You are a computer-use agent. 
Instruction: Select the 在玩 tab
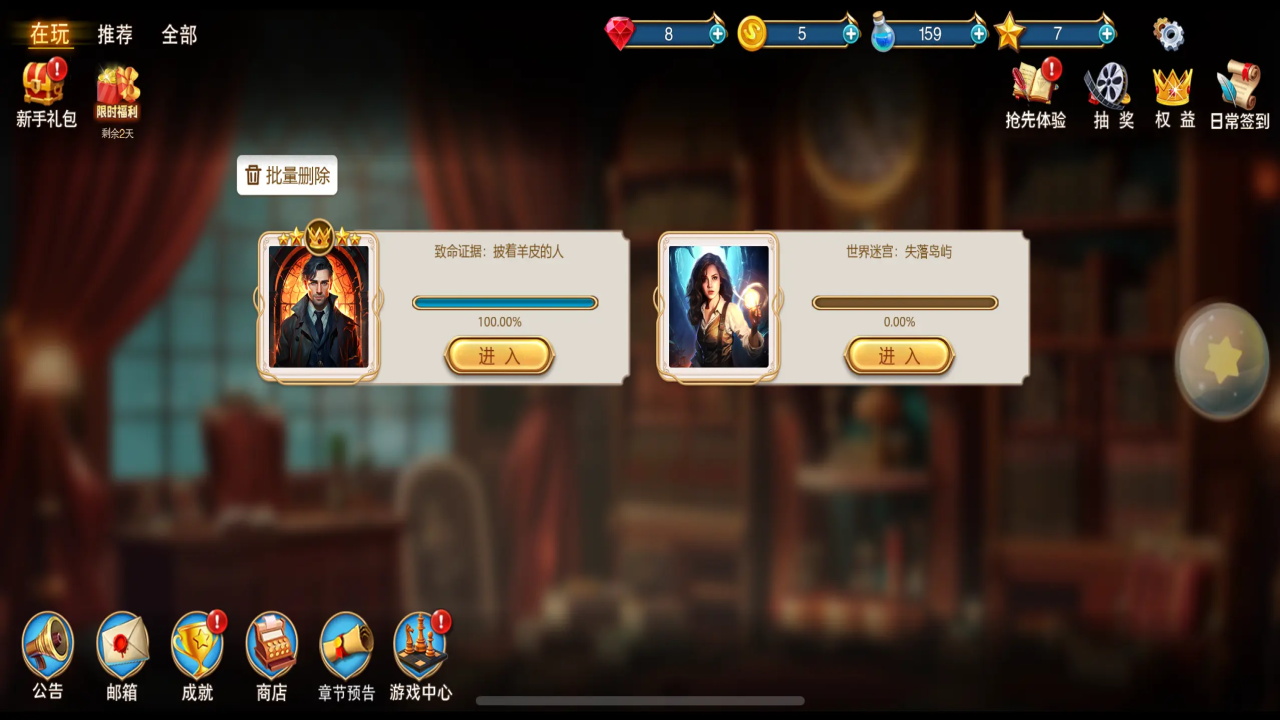pos(49,34)
